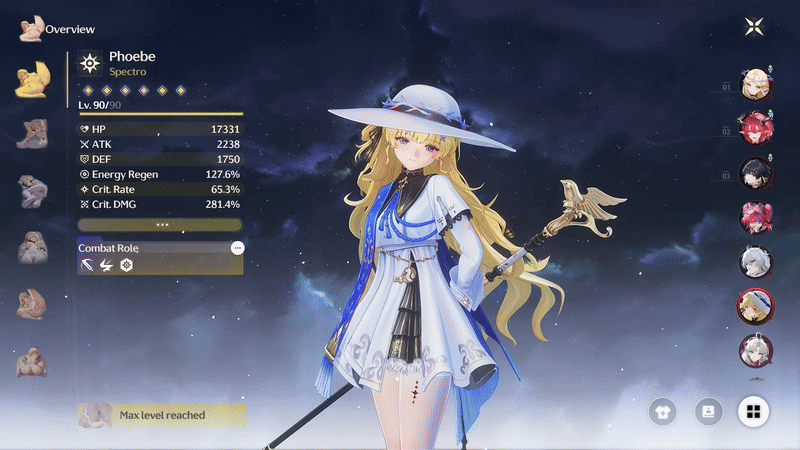Click the snowflake combat role icon

[126, 264]
